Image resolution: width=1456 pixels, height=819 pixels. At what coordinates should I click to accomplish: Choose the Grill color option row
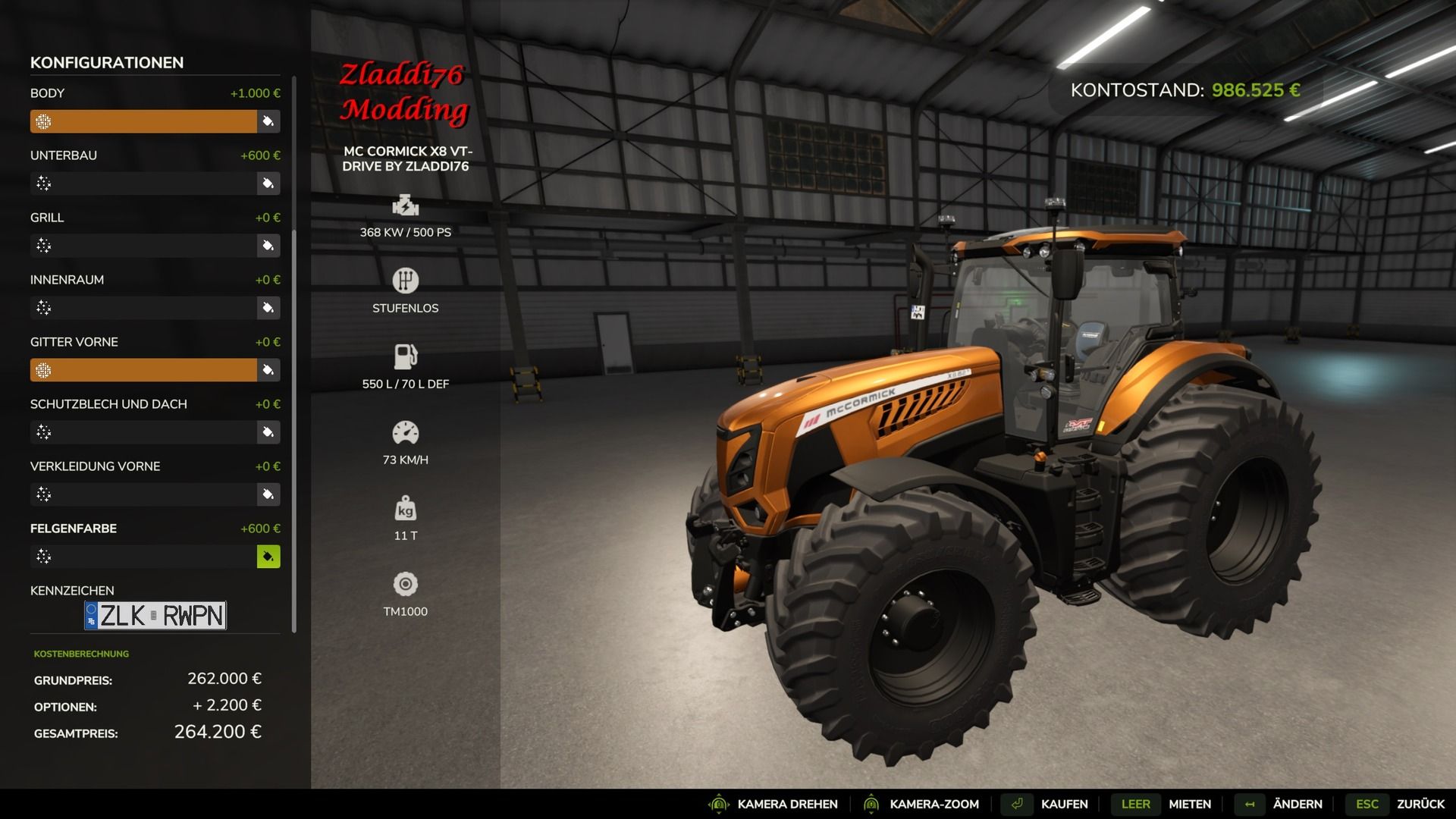[x=143, y=246]
